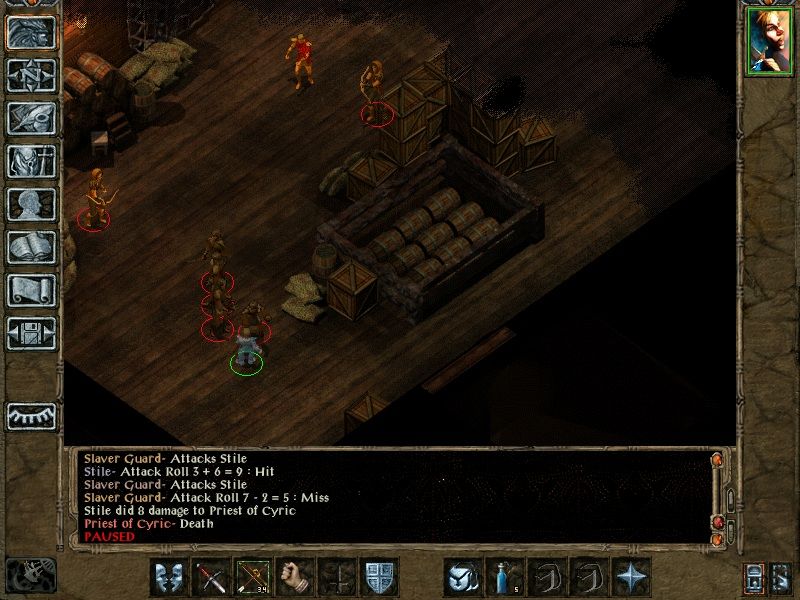
Task: Equip the bow with 34 arrows
Action: 251,578
